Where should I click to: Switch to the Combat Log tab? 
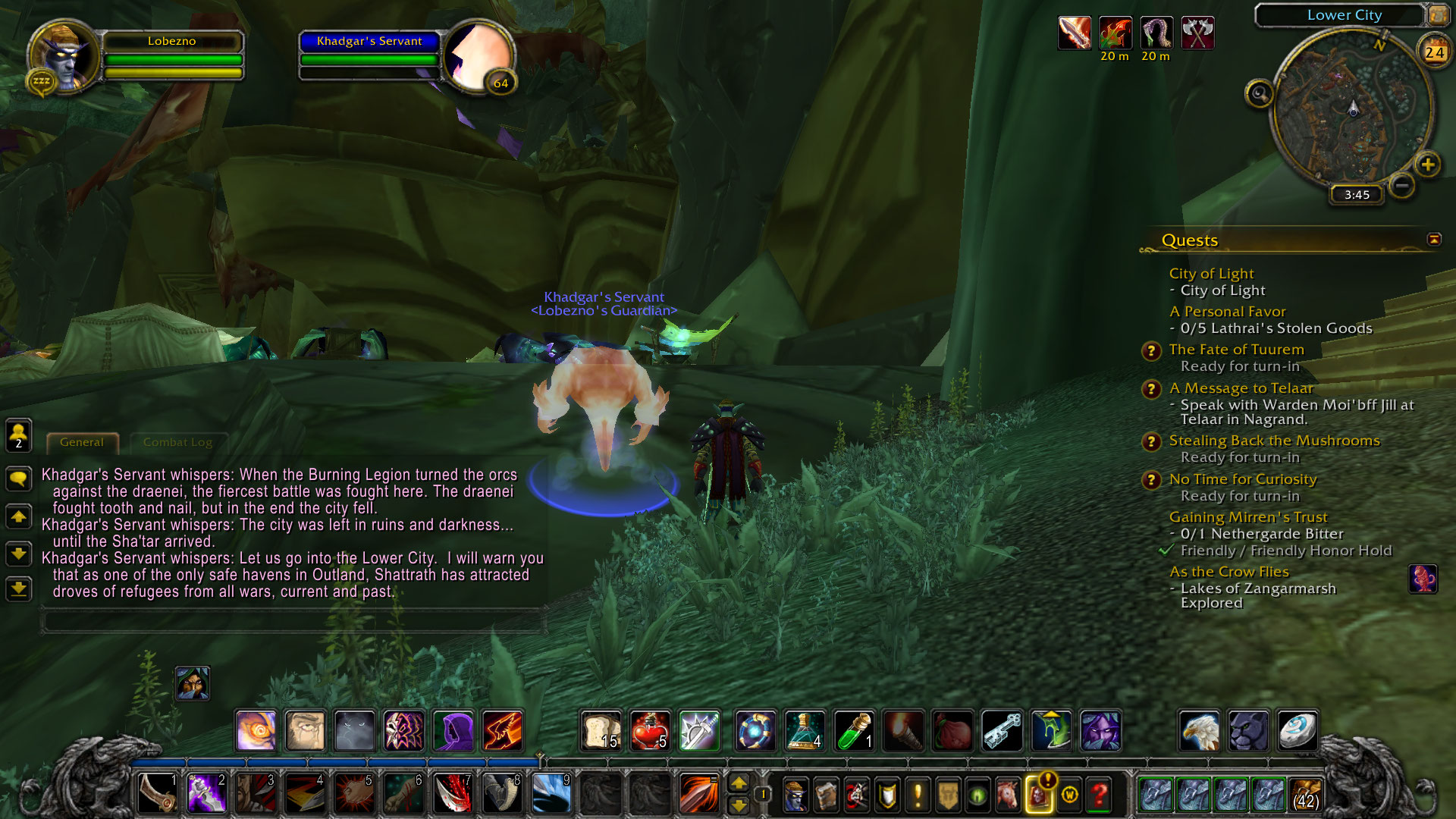click(177, 442)
